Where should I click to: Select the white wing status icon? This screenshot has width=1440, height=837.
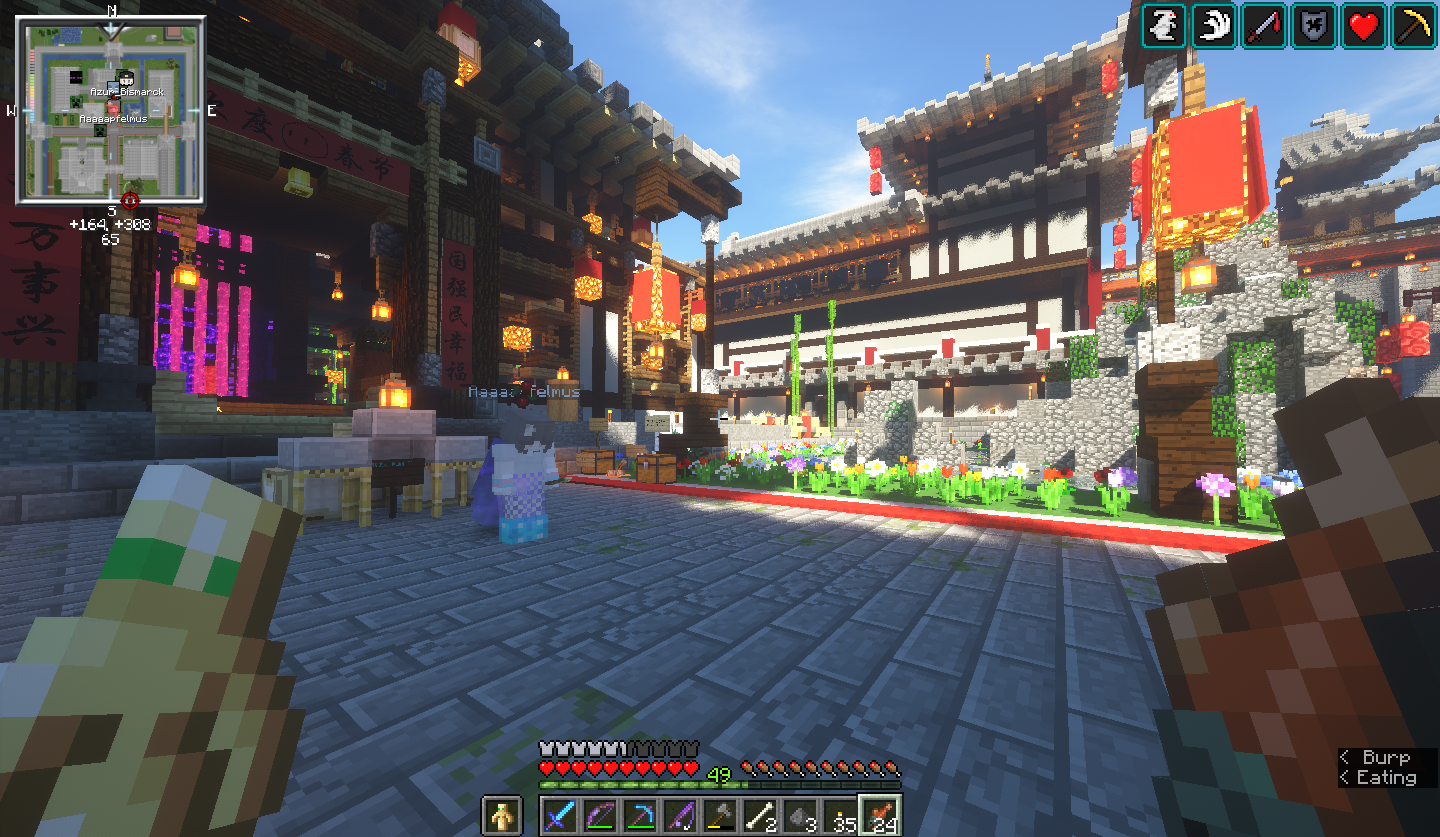click(1214, 26)
